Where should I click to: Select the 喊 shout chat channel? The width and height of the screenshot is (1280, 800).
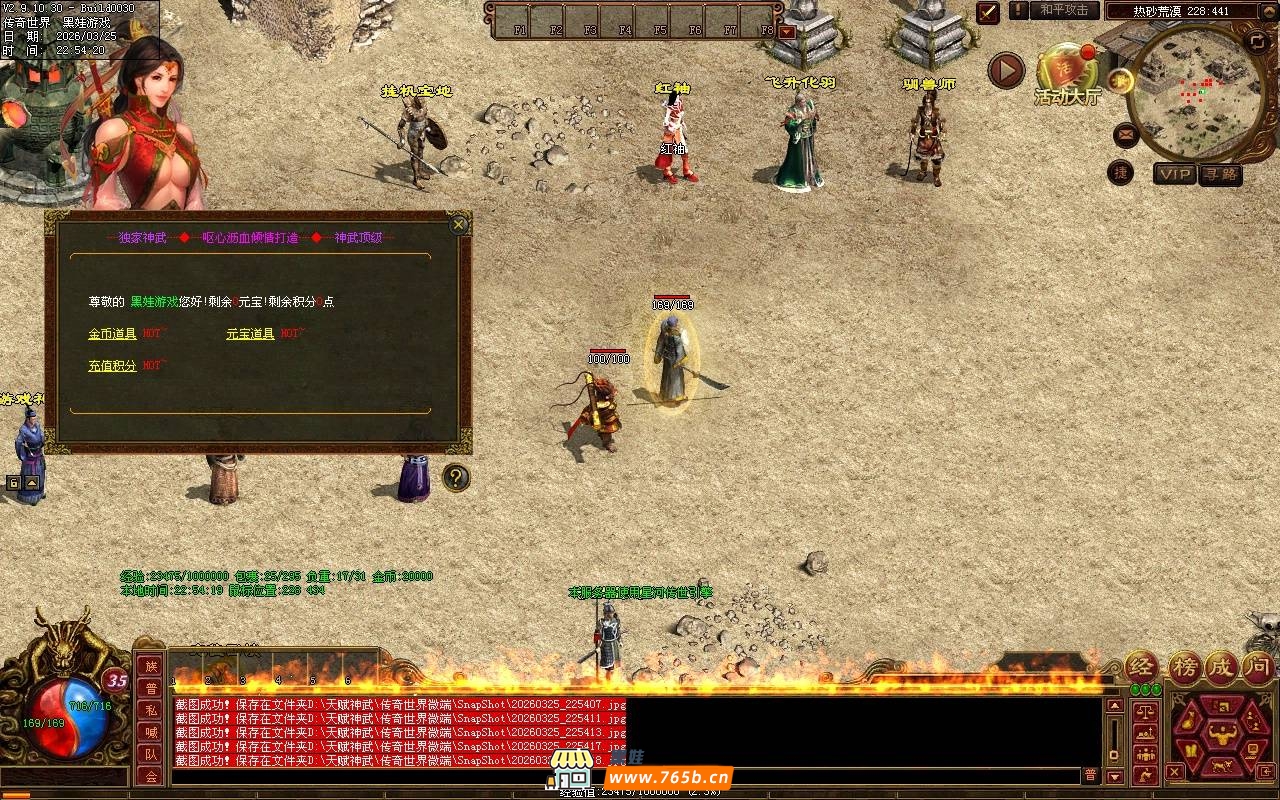coord(150,732)
